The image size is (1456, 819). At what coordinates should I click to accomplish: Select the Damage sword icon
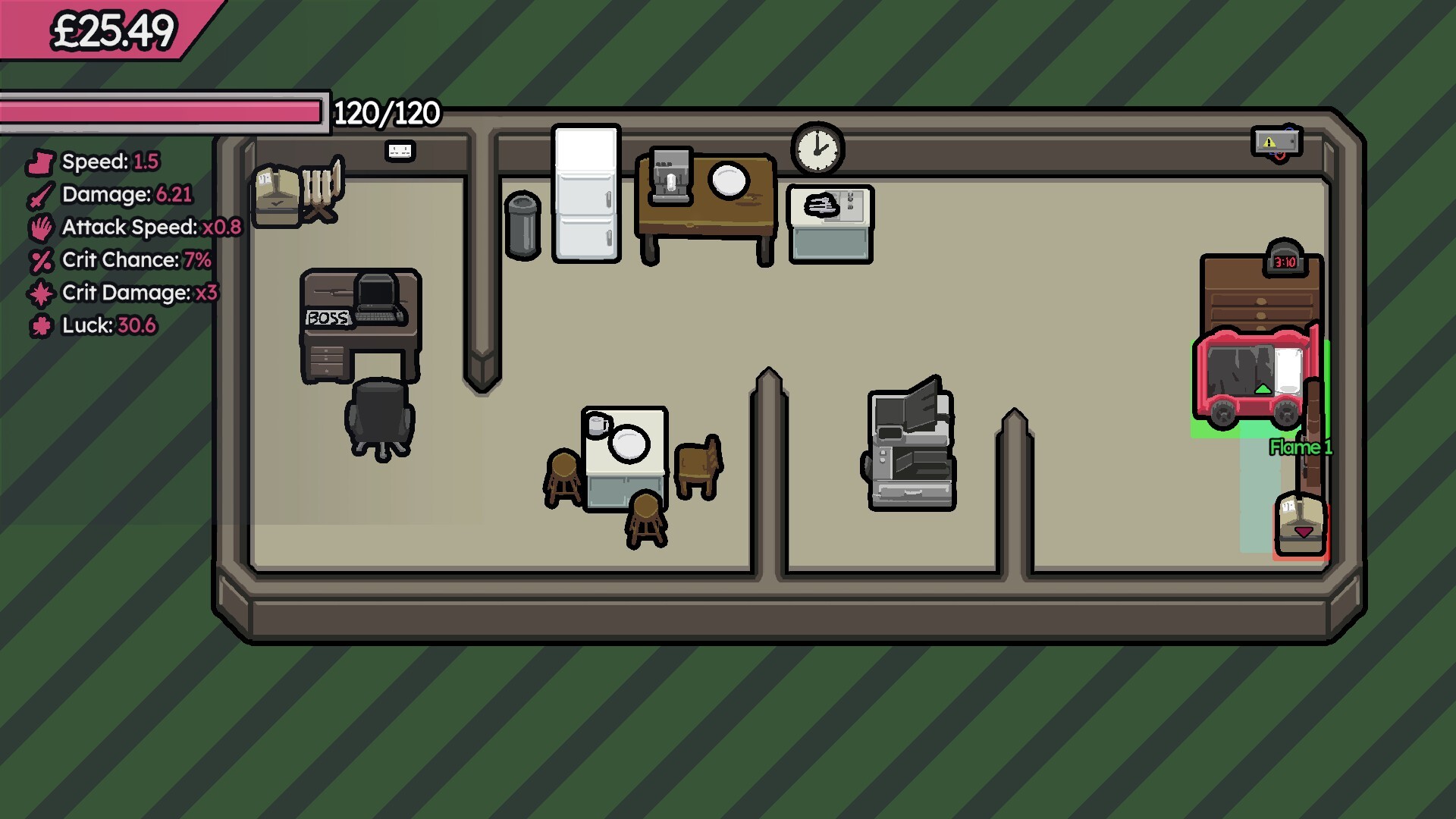point(41,195)
